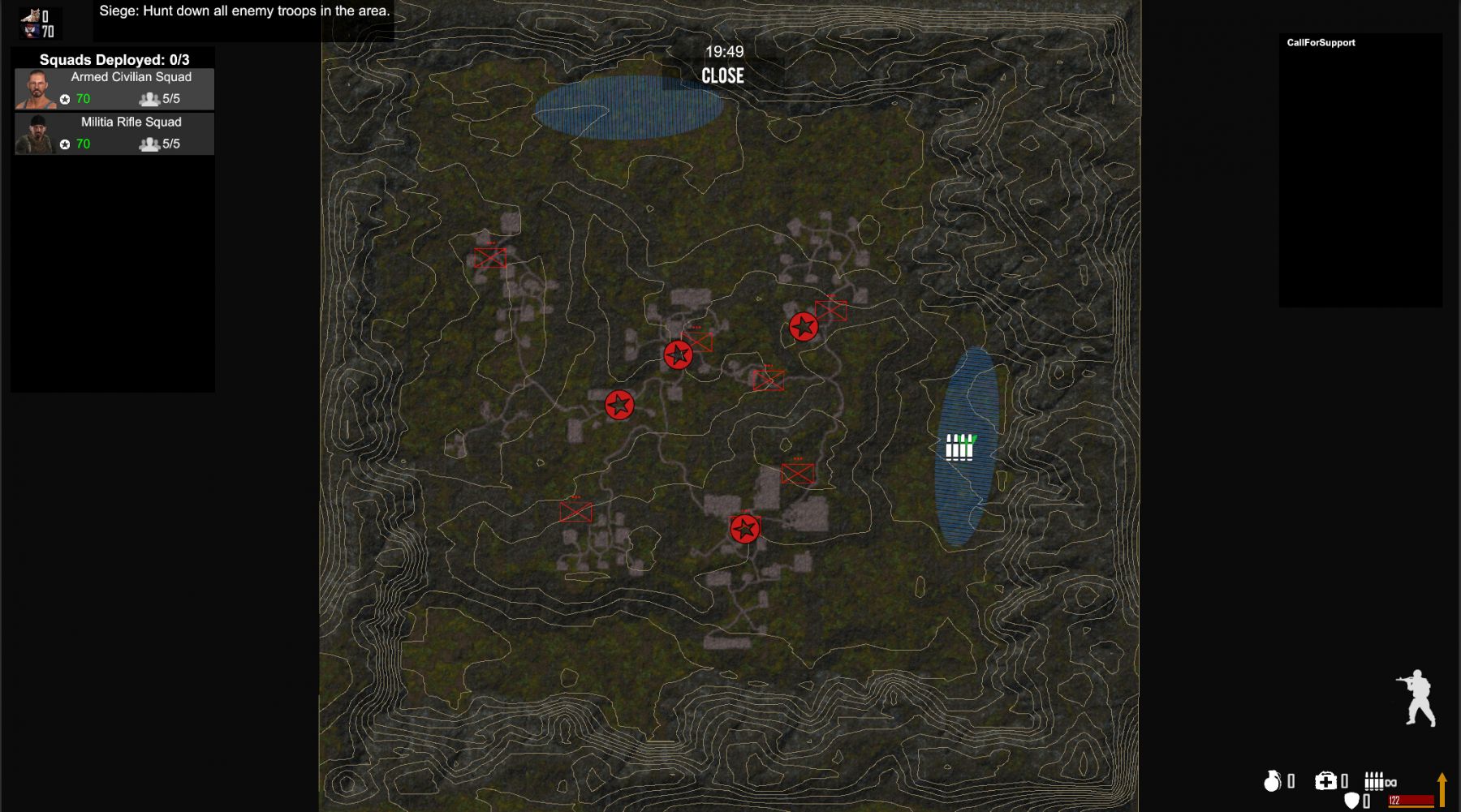Viewport: 1461px width, 812px height.
Task: Close the tactical map
Action: point(722,76)
